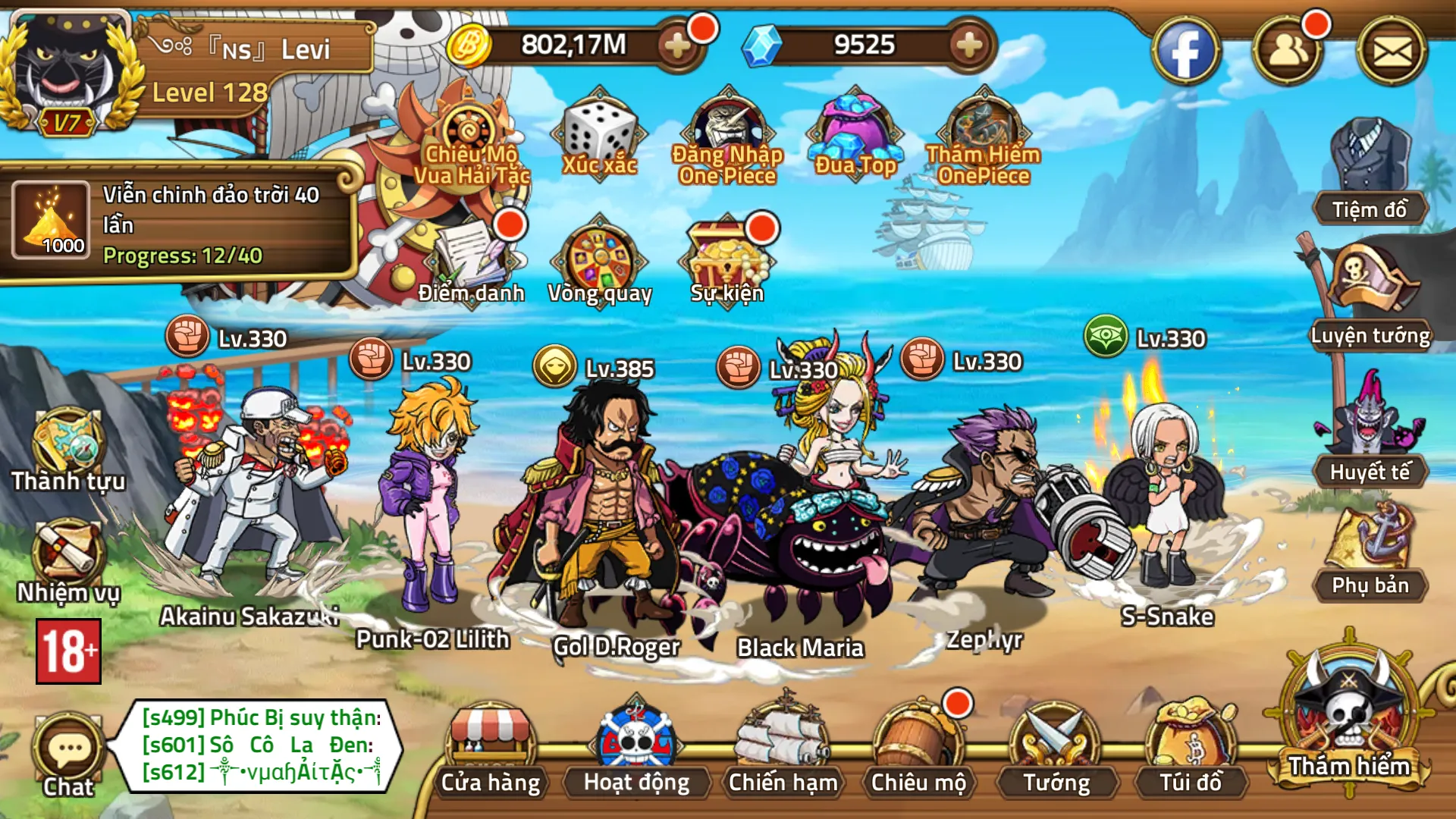Screen dimensions: 1456x819
Task: Roll the Xúc xắc dice event
Action: (600, 136)
